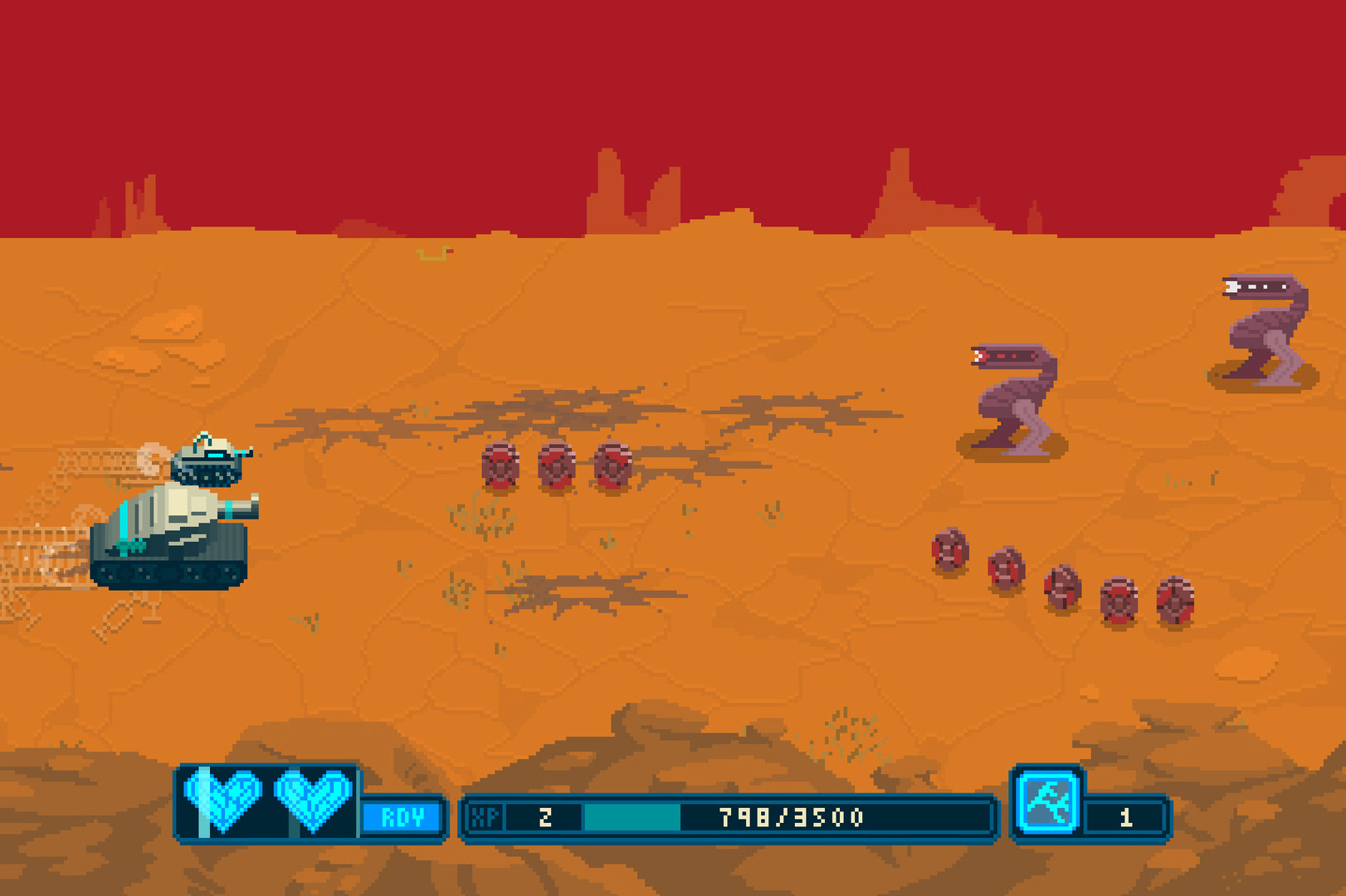Image resolution: width=1346 pixels, height=896 pixels.
Task: Click the level number 2 on the XP bar
Action: tap(544, 816)
